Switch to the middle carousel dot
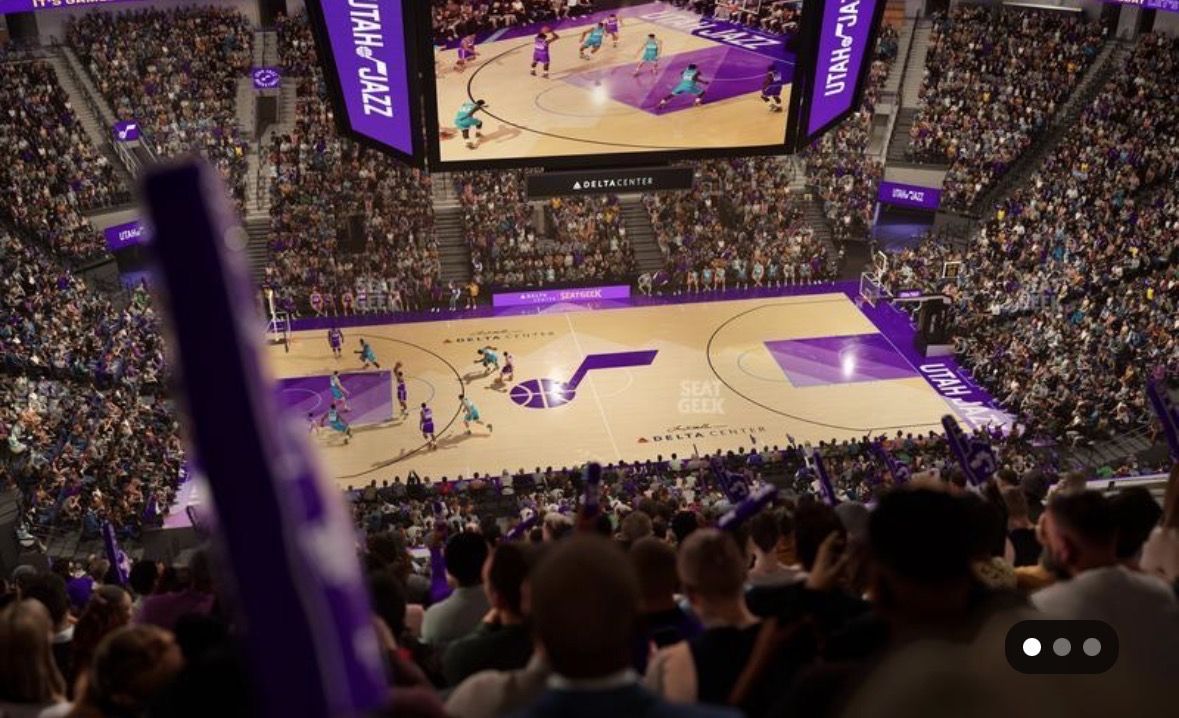 (1062, 647)
